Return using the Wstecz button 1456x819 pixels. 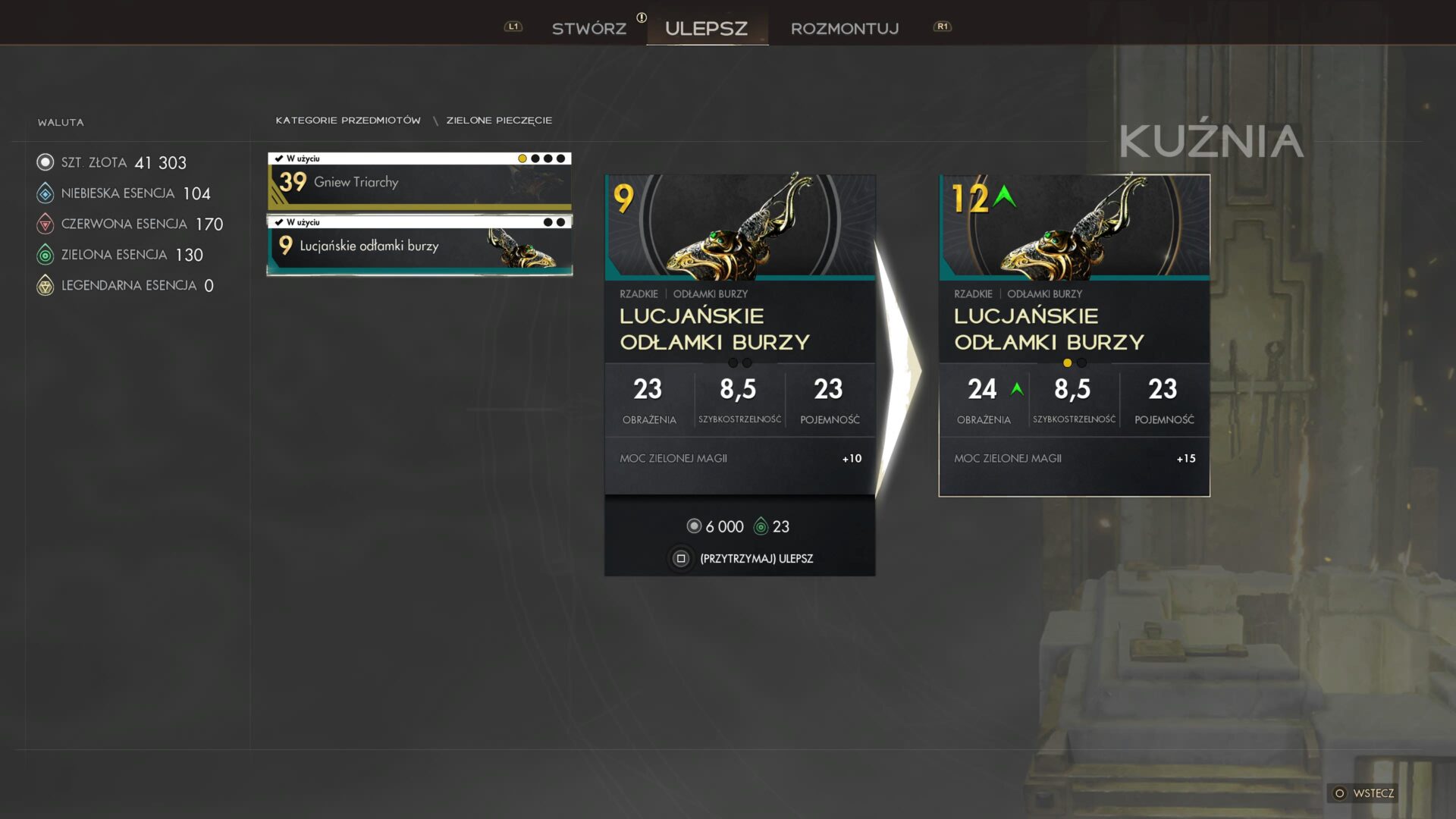1364,793
